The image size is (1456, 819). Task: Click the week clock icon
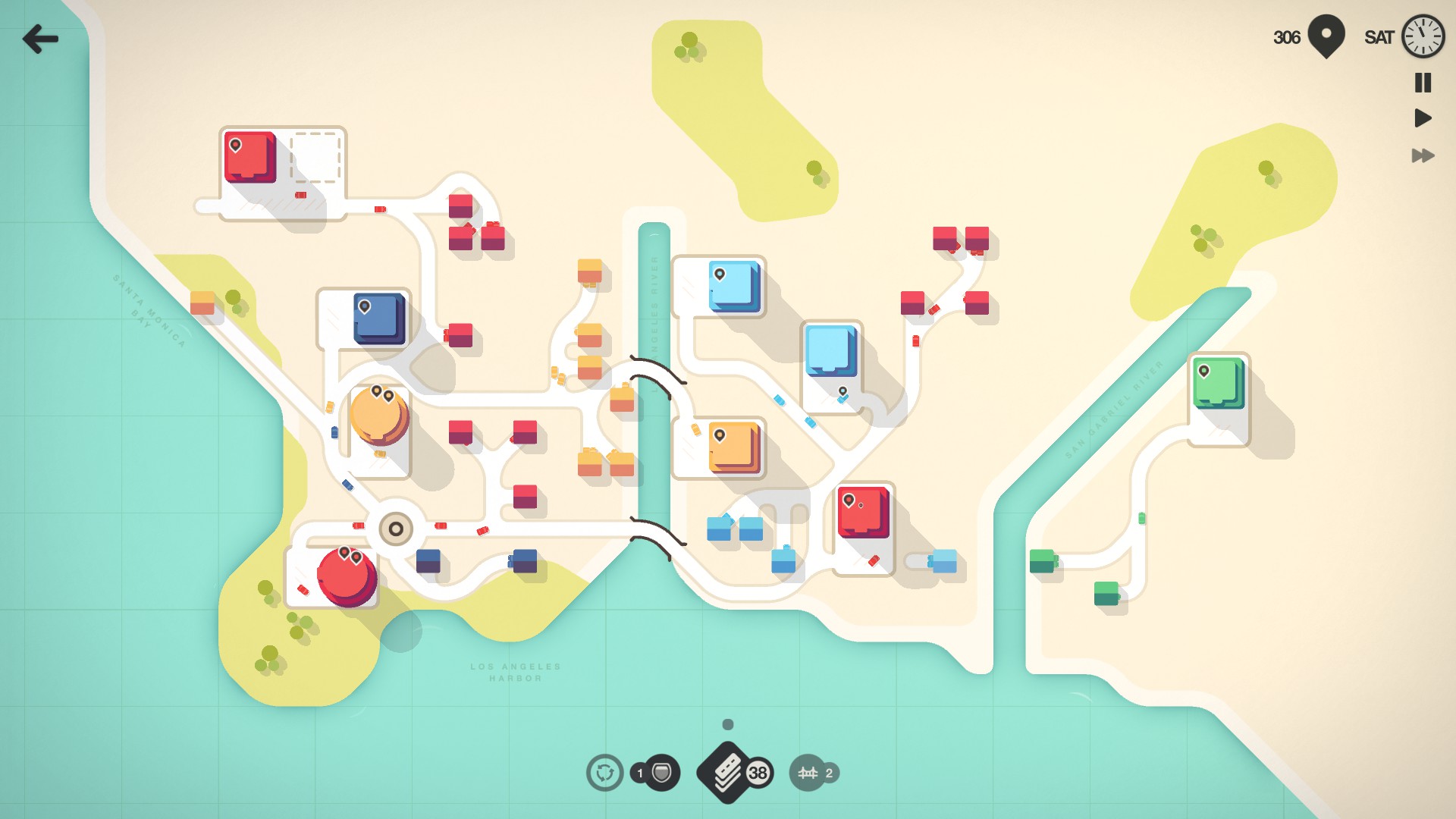pos(1423,36)
